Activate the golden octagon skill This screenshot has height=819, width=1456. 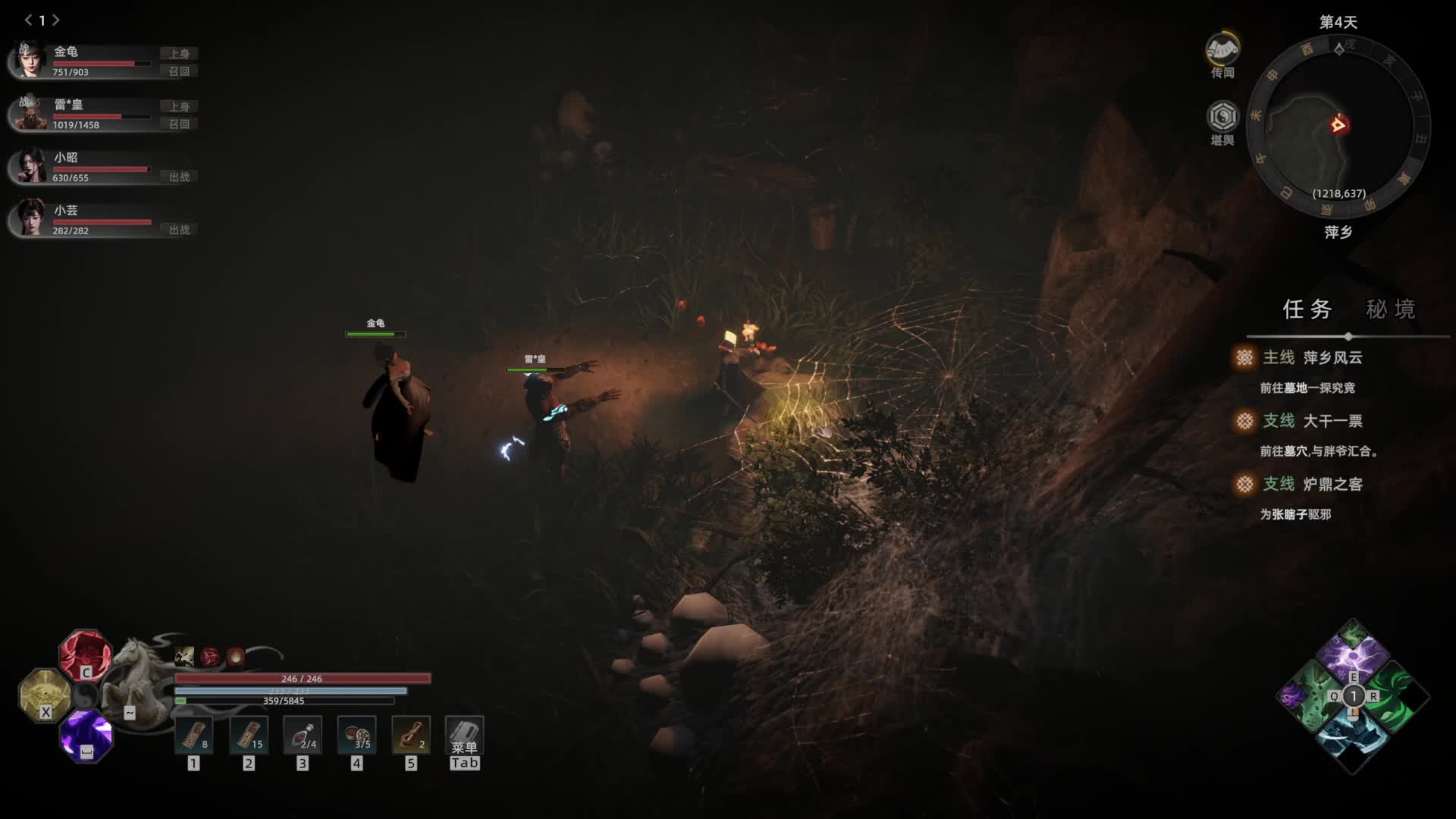tap(44, 693)
